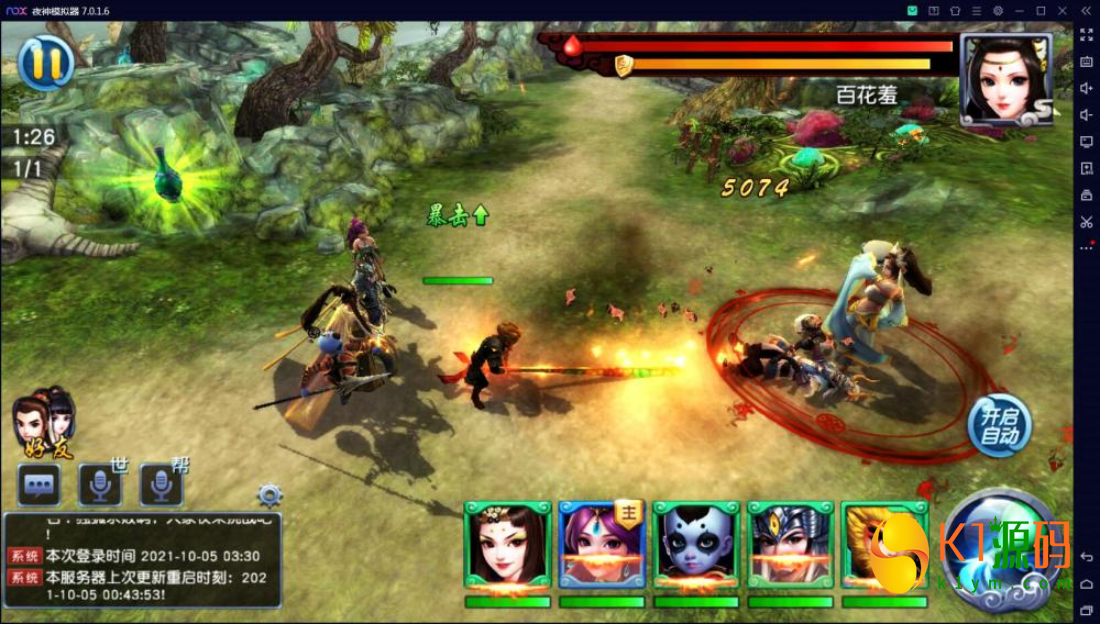Click the 百花羞 boss portrait
This screenshot has height=624, width=1100.
(x=1005, y=79)
